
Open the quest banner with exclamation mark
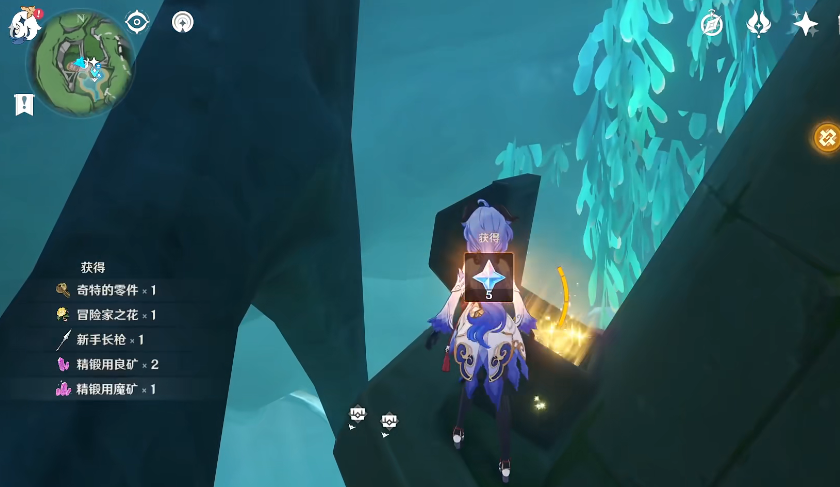(x=24, y=104)
